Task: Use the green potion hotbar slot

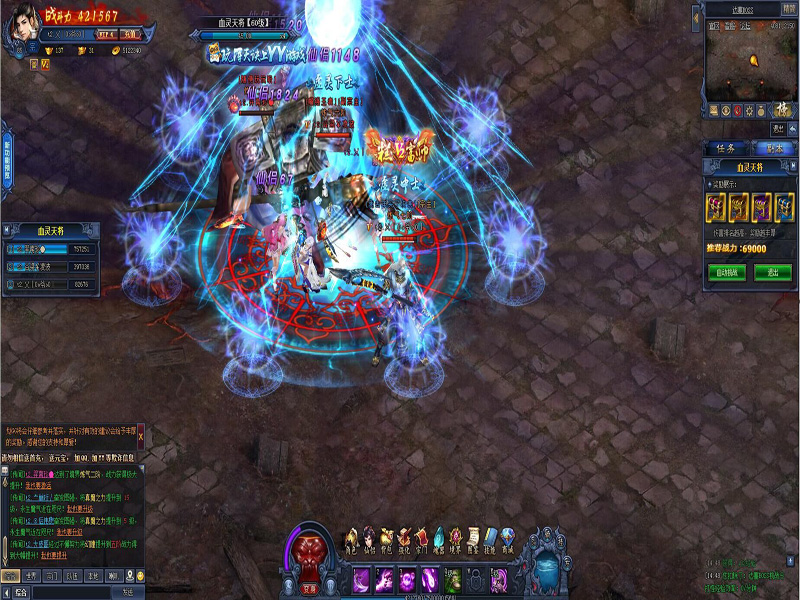Action: click(453, 578)
